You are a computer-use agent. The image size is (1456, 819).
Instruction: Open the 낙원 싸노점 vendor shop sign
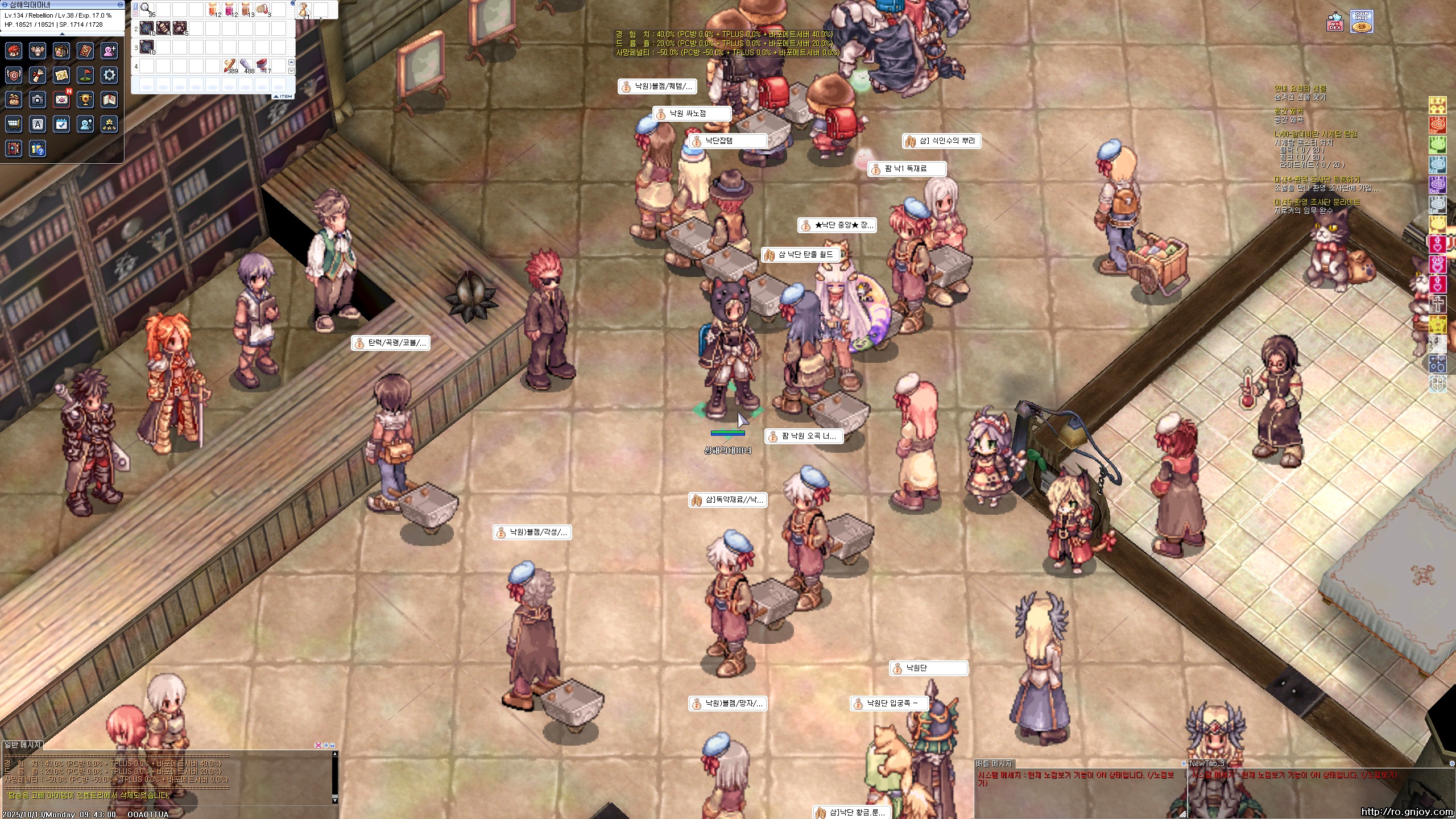click(692, 114)
